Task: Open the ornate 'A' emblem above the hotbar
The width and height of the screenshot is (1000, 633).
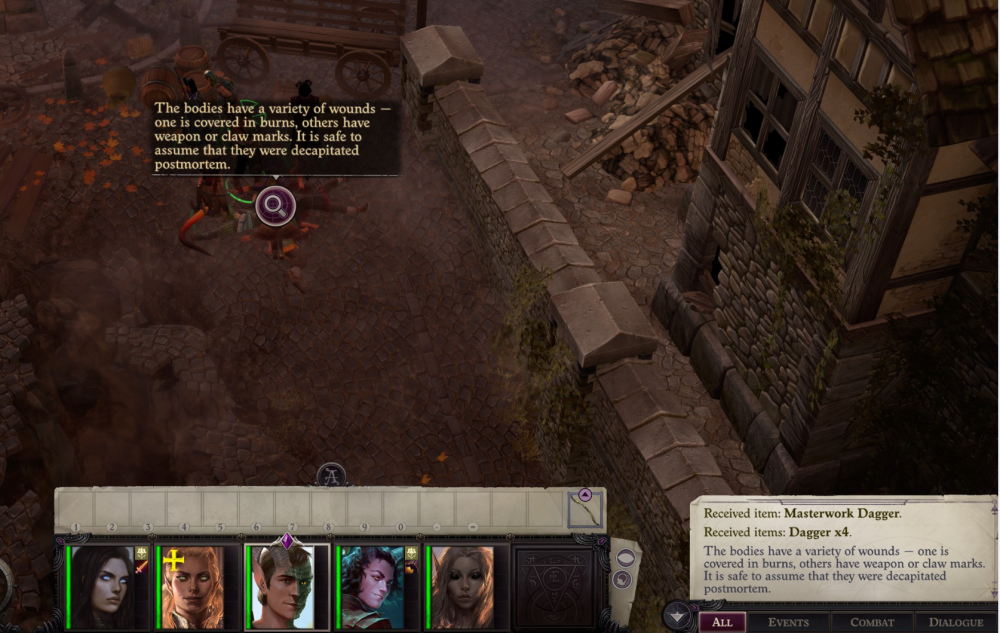Action: [x=332, y=475]
